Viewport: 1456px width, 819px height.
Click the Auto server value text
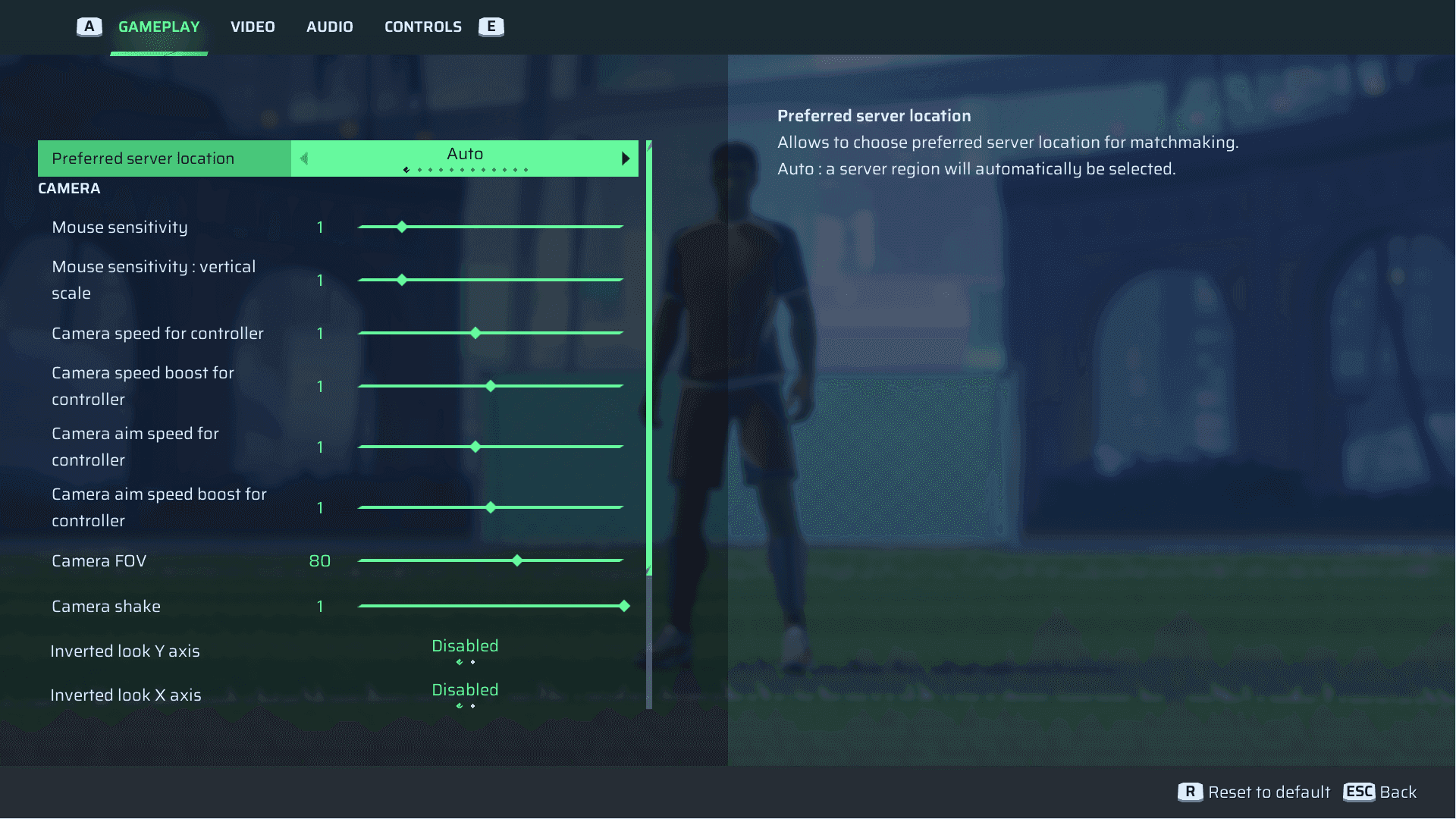[464, 153]
